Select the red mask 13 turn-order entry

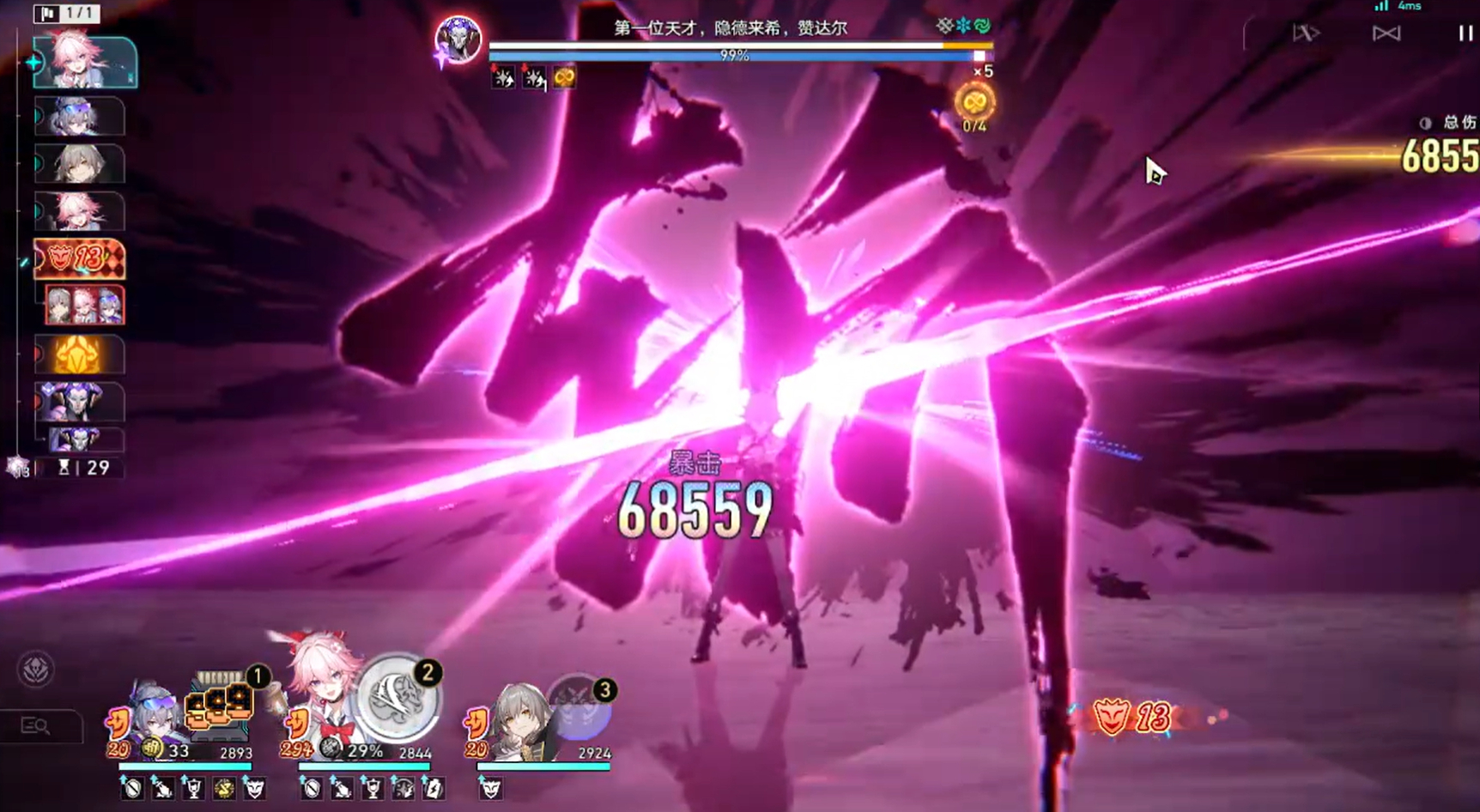tap(79, 258)
